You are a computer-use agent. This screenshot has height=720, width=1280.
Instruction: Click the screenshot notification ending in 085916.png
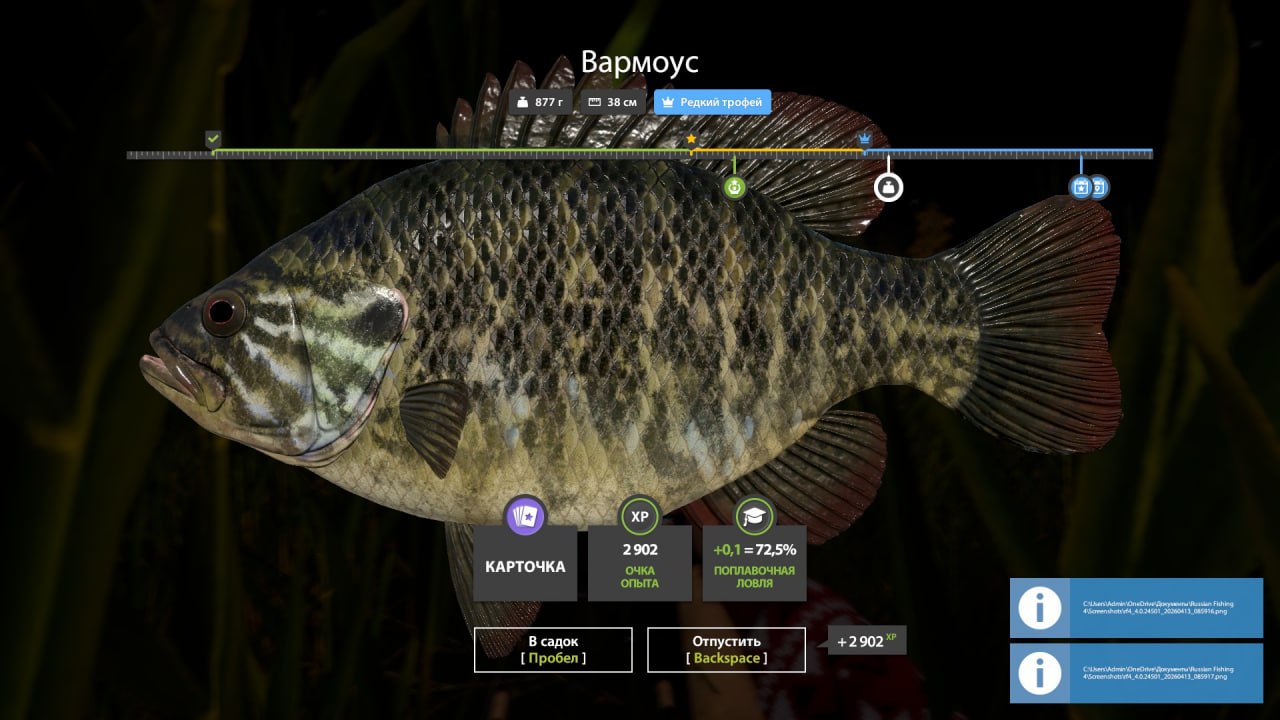pos(1136,608)
